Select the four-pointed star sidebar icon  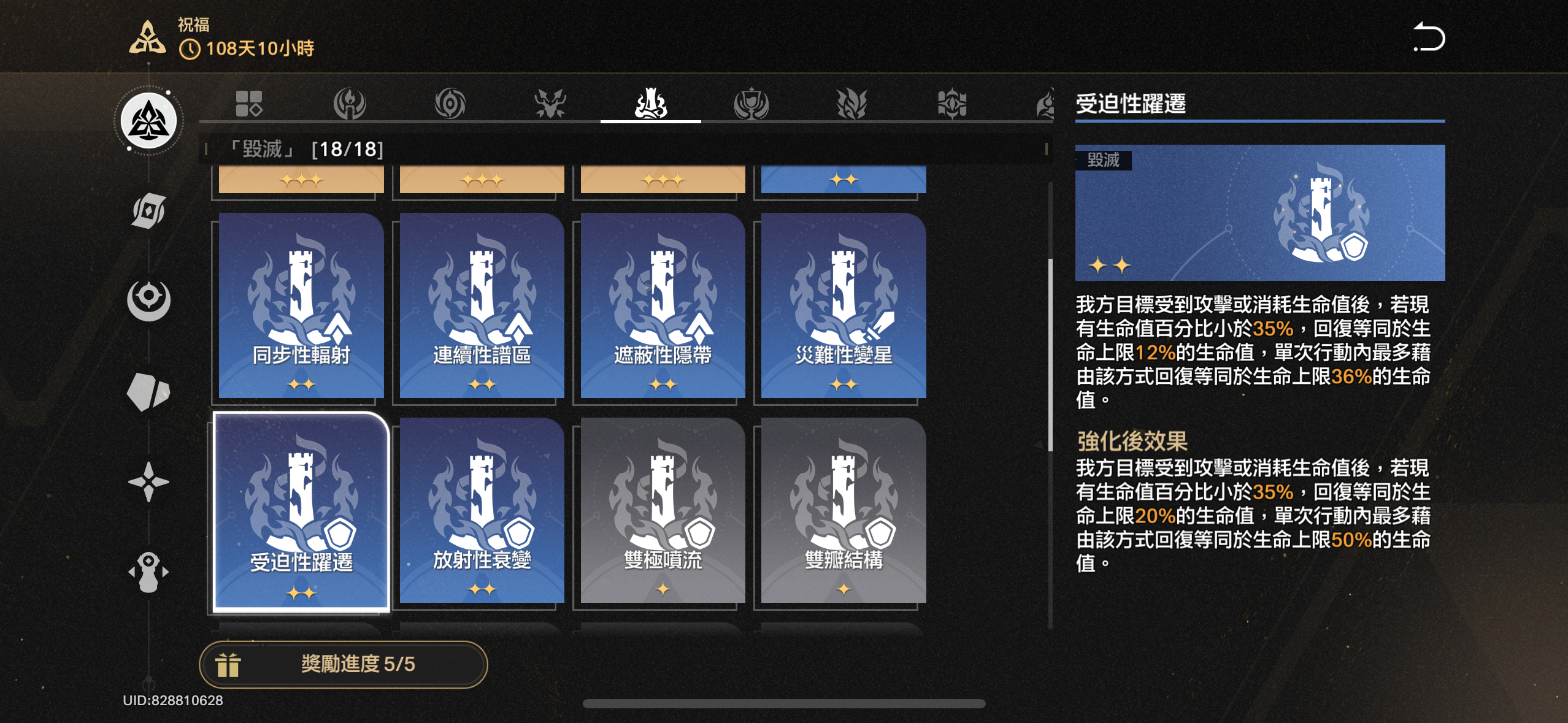[148, 481]
